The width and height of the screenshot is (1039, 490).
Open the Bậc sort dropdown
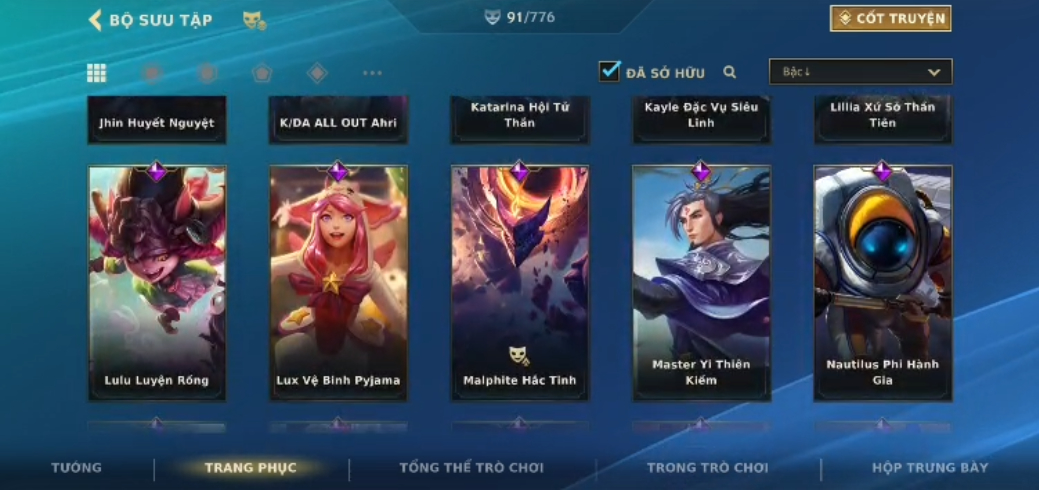coord(860,72)
